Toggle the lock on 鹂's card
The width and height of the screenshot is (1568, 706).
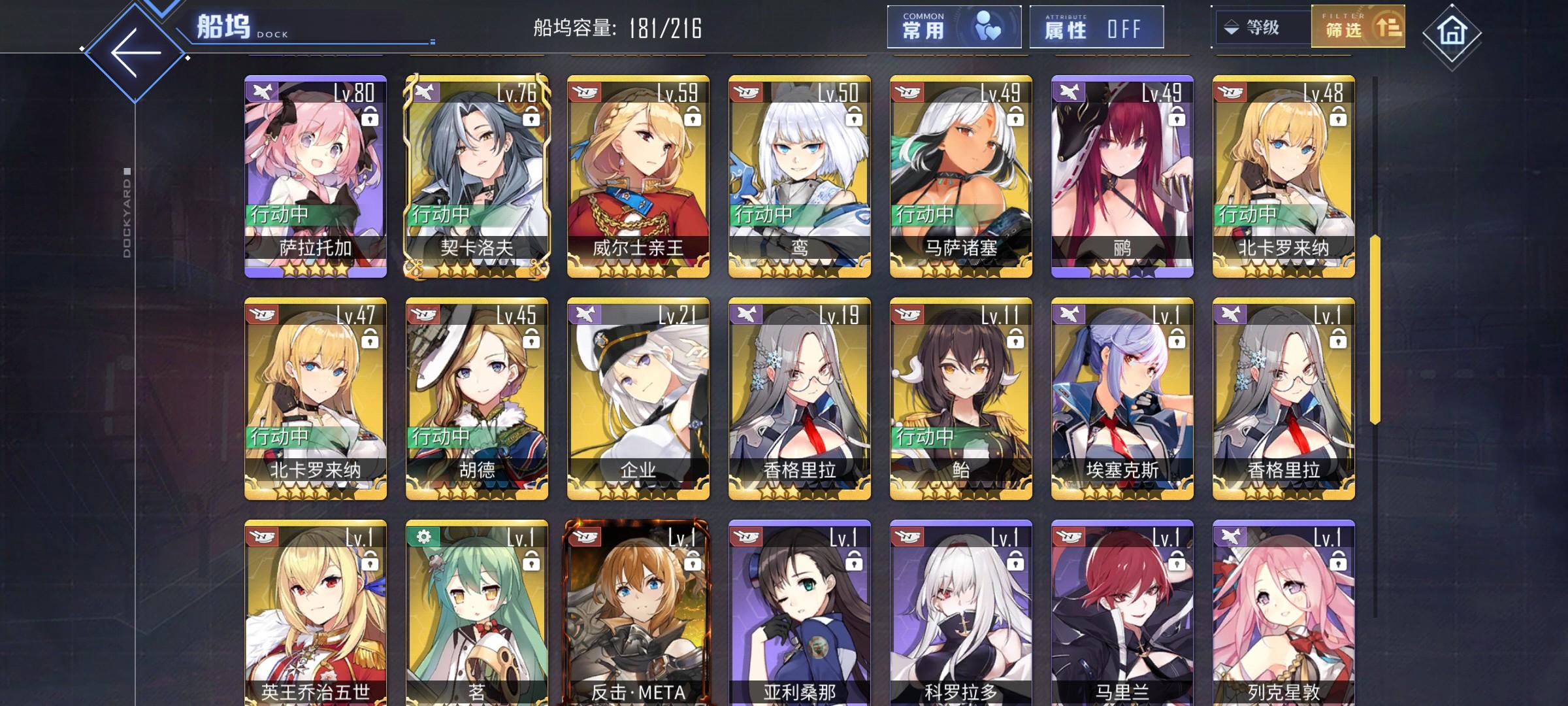point(1176,117)
